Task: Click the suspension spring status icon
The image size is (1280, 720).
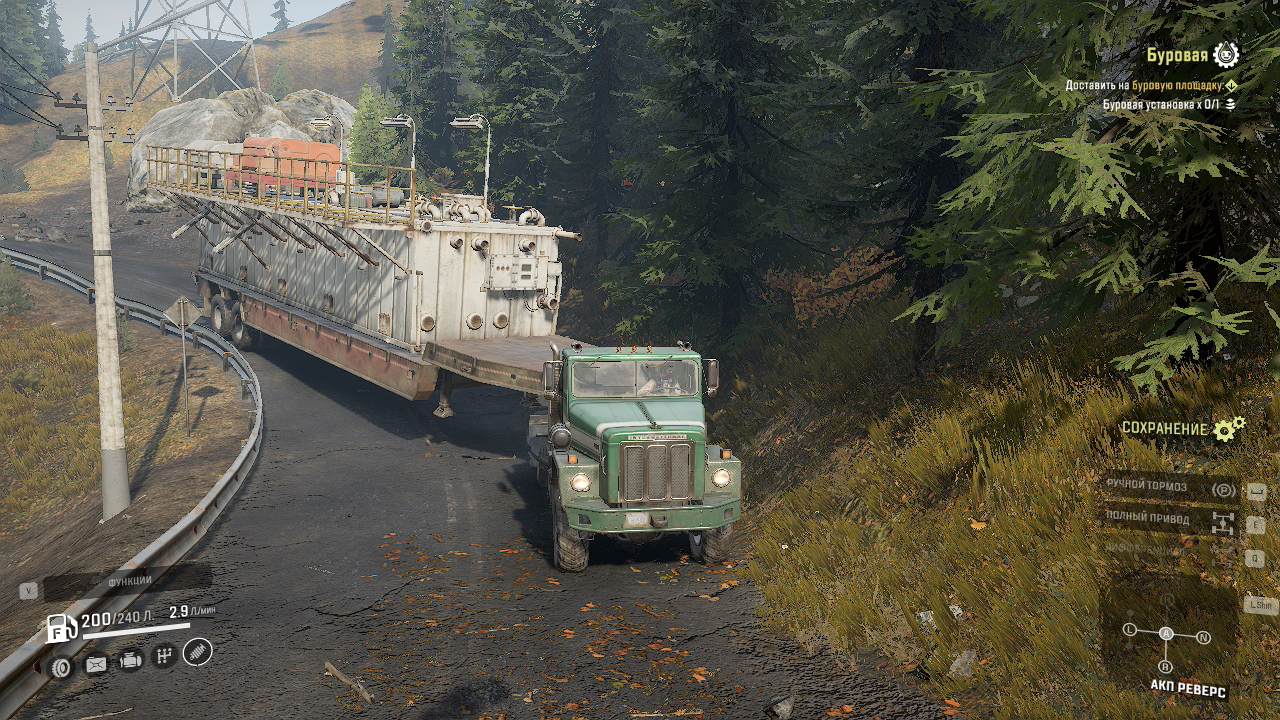Action: 198,652
